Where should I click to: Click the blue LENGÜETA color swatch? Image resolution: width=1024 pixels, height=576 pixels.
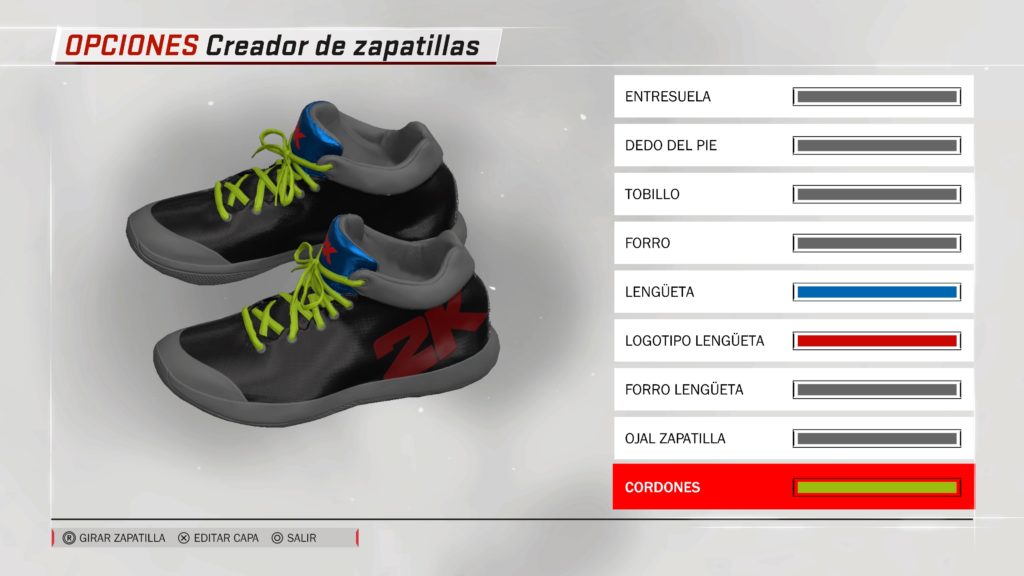(x=877, y=292)
